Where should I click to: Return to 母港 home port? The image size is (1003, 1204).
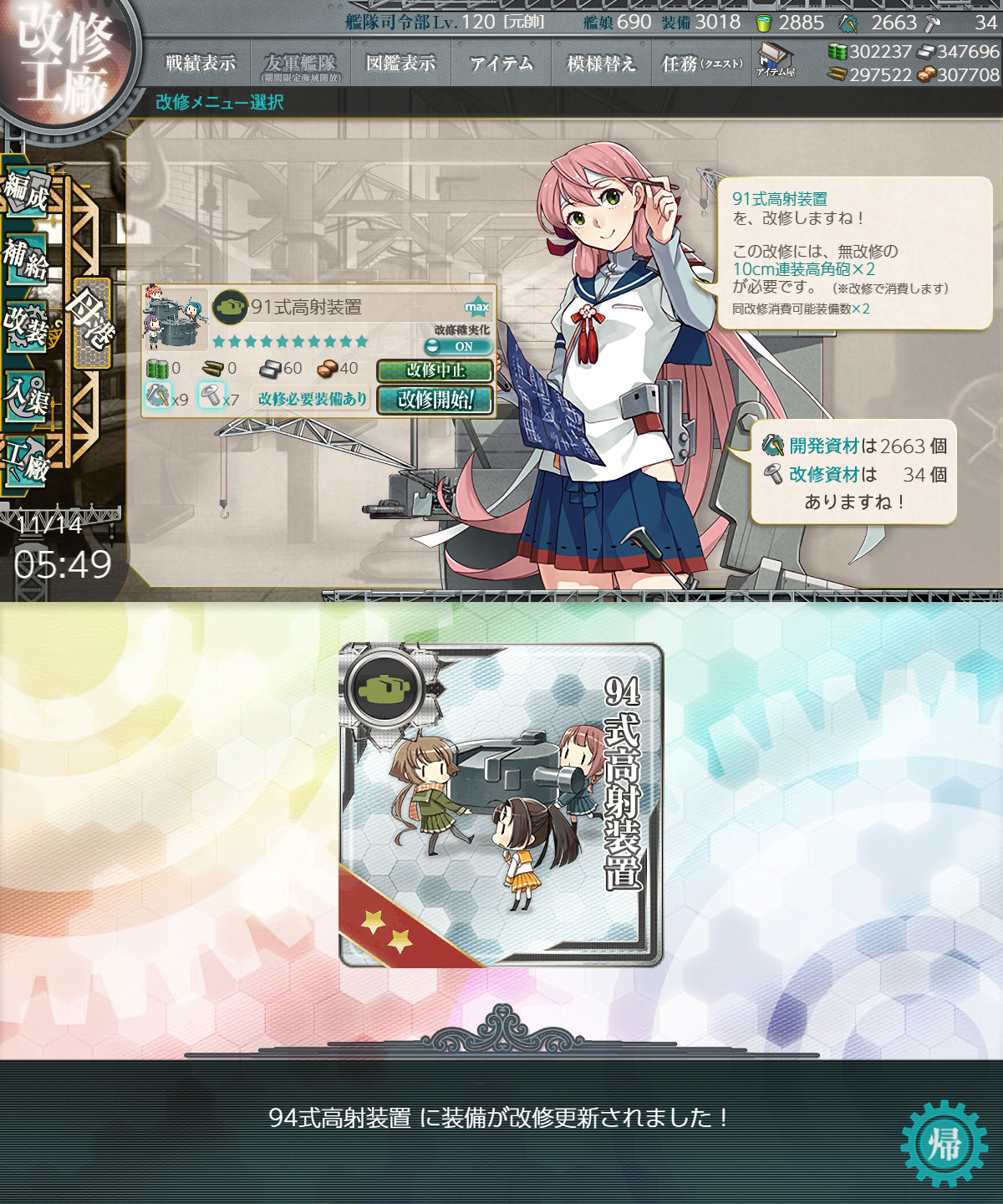pyautogui.click(x=90, y=322)
